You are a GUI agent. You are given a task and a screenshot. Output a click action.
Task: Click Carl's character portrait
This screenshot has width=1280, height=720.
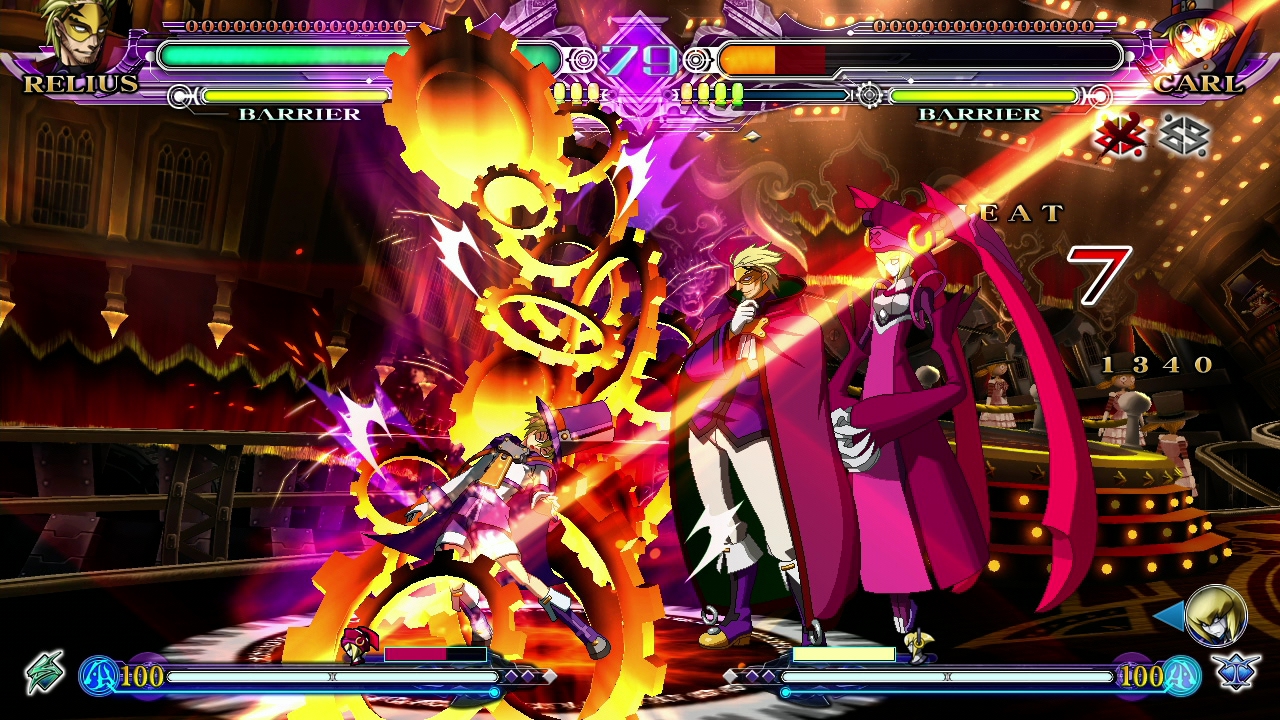[1203, 40]
